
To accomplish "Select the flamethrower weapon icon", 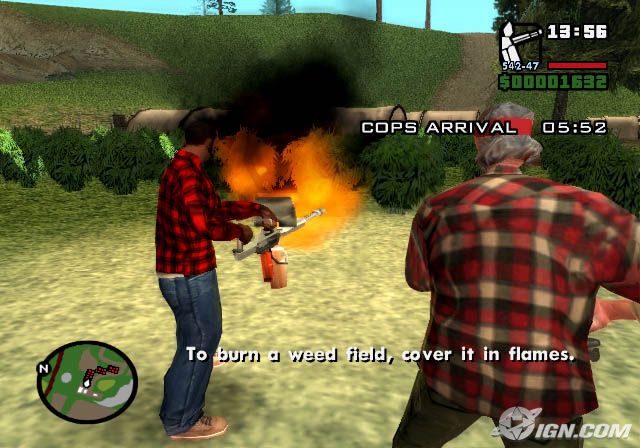I will tap(520, 45).
